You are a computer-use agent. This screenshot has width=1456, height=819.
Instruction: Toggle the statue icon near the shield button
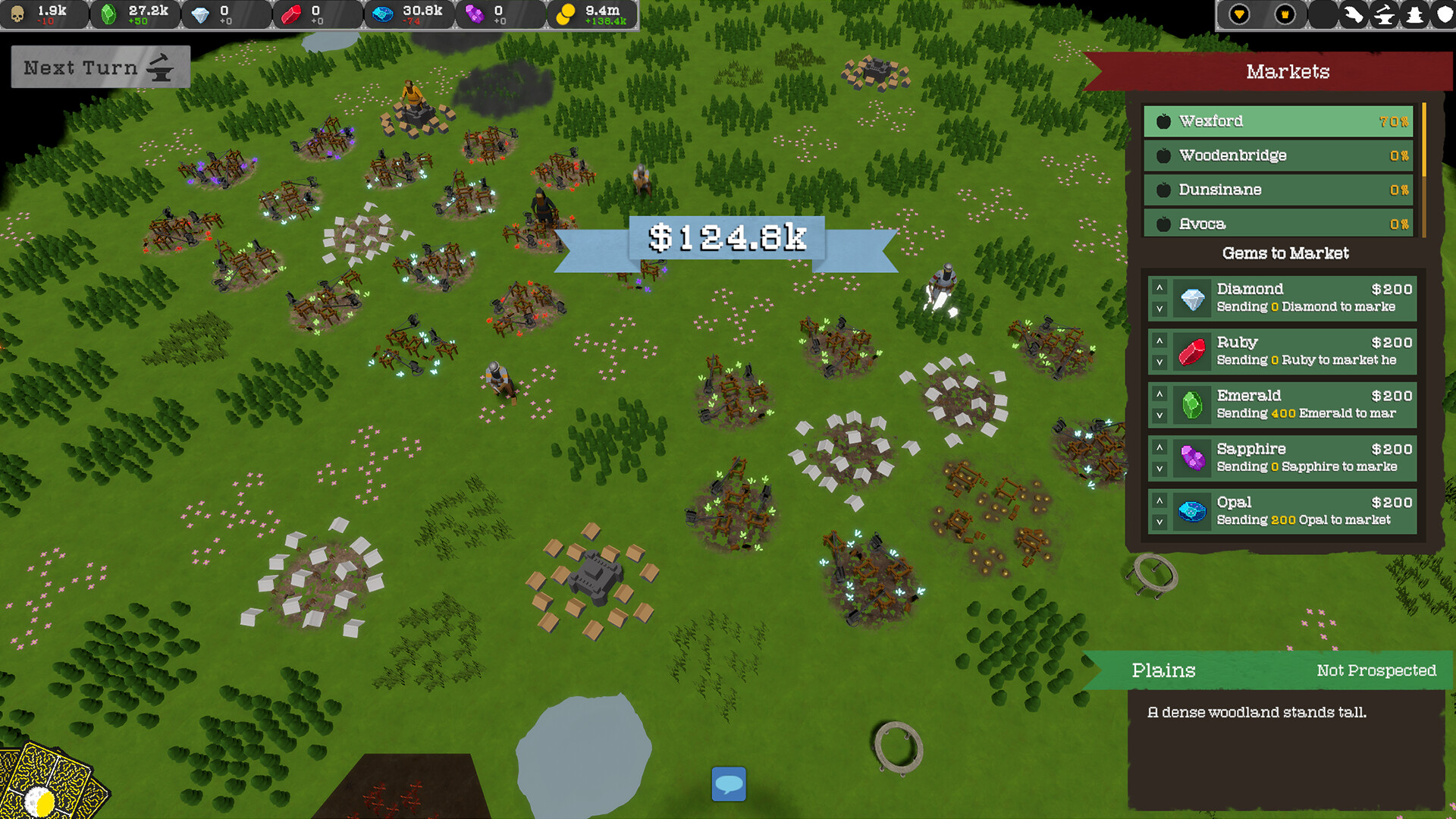[x=1414, y=14]
